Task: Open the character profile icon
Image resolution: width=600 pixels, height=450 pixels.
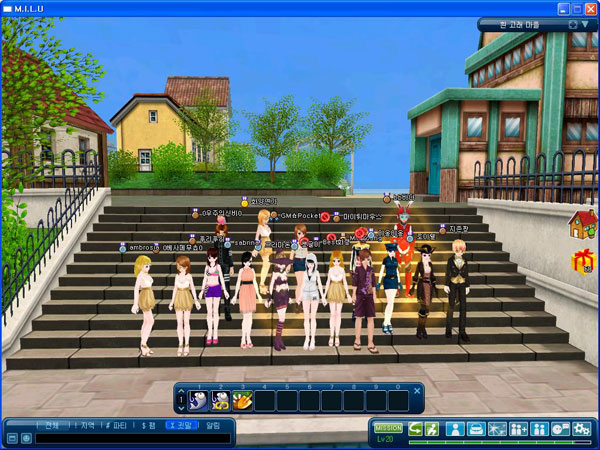Action: pyautogui.click(x=455, y=429)
